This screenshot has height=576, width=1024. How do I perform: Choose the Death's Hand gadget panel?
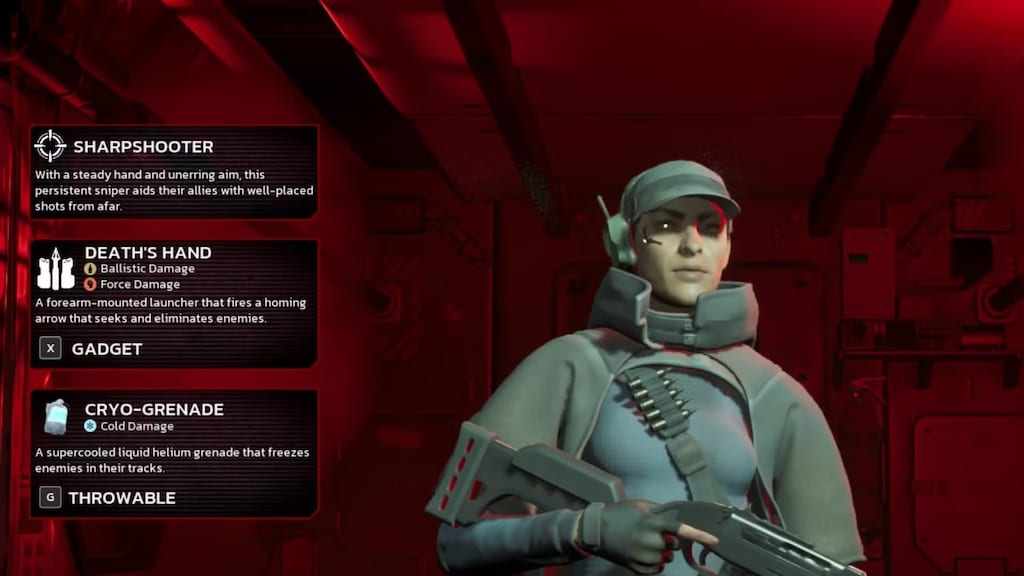(174, 303)
